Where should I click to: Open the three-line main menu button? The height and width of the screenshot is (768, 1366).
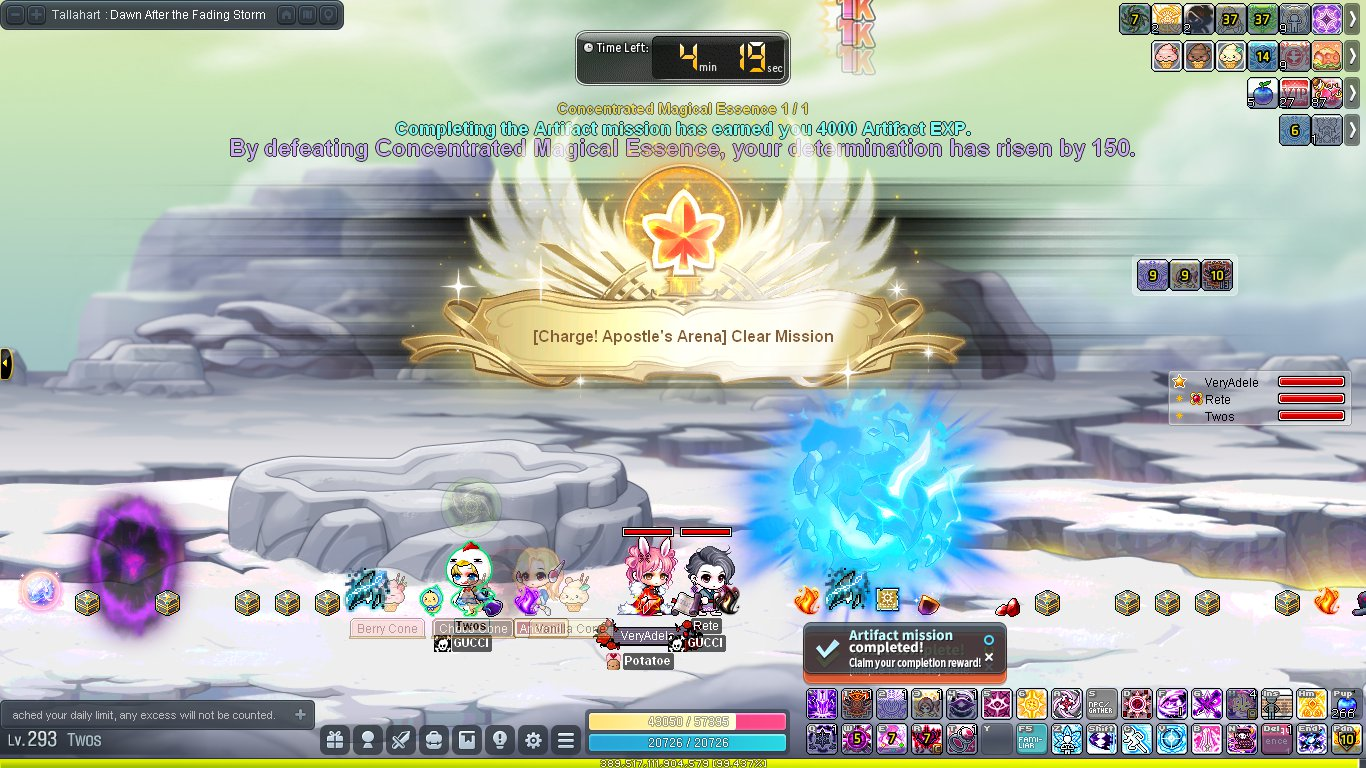coord(566,740)
